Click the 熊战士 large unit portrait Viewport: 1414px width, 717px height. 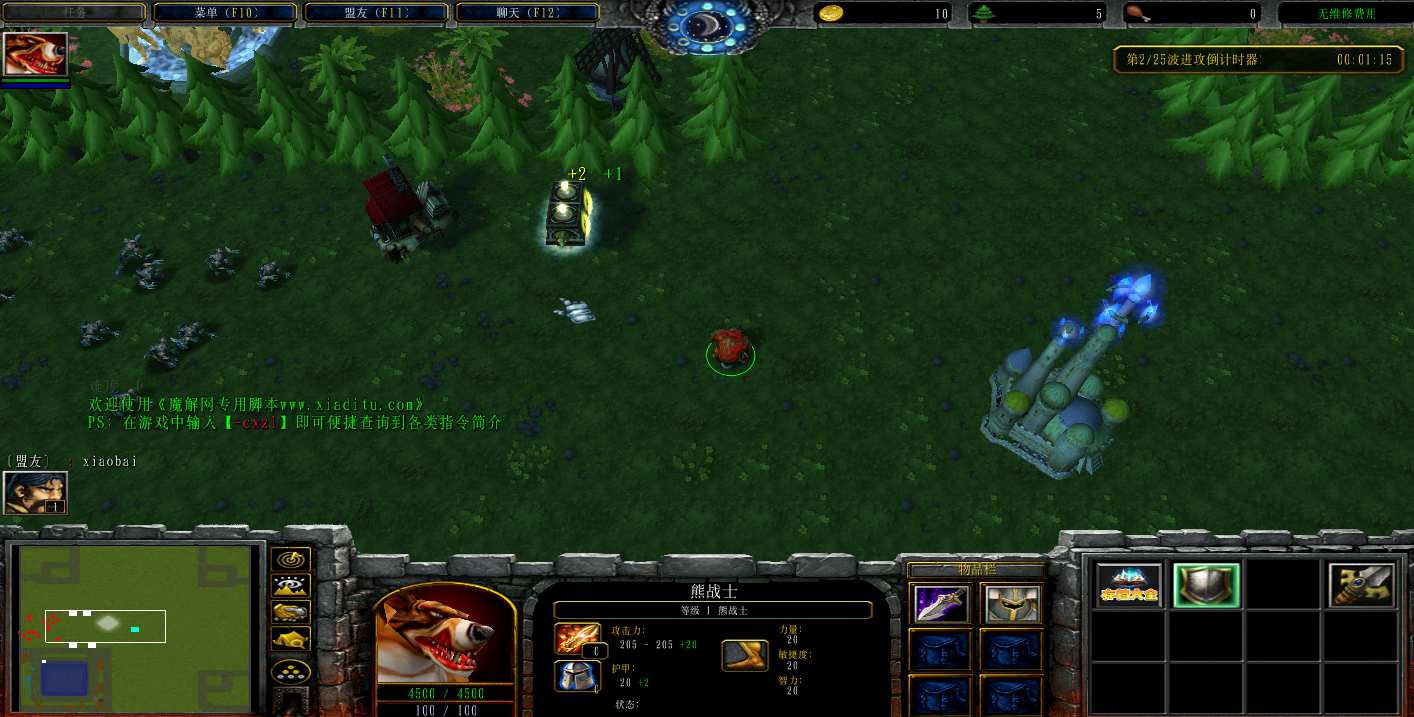pos(446,635)
